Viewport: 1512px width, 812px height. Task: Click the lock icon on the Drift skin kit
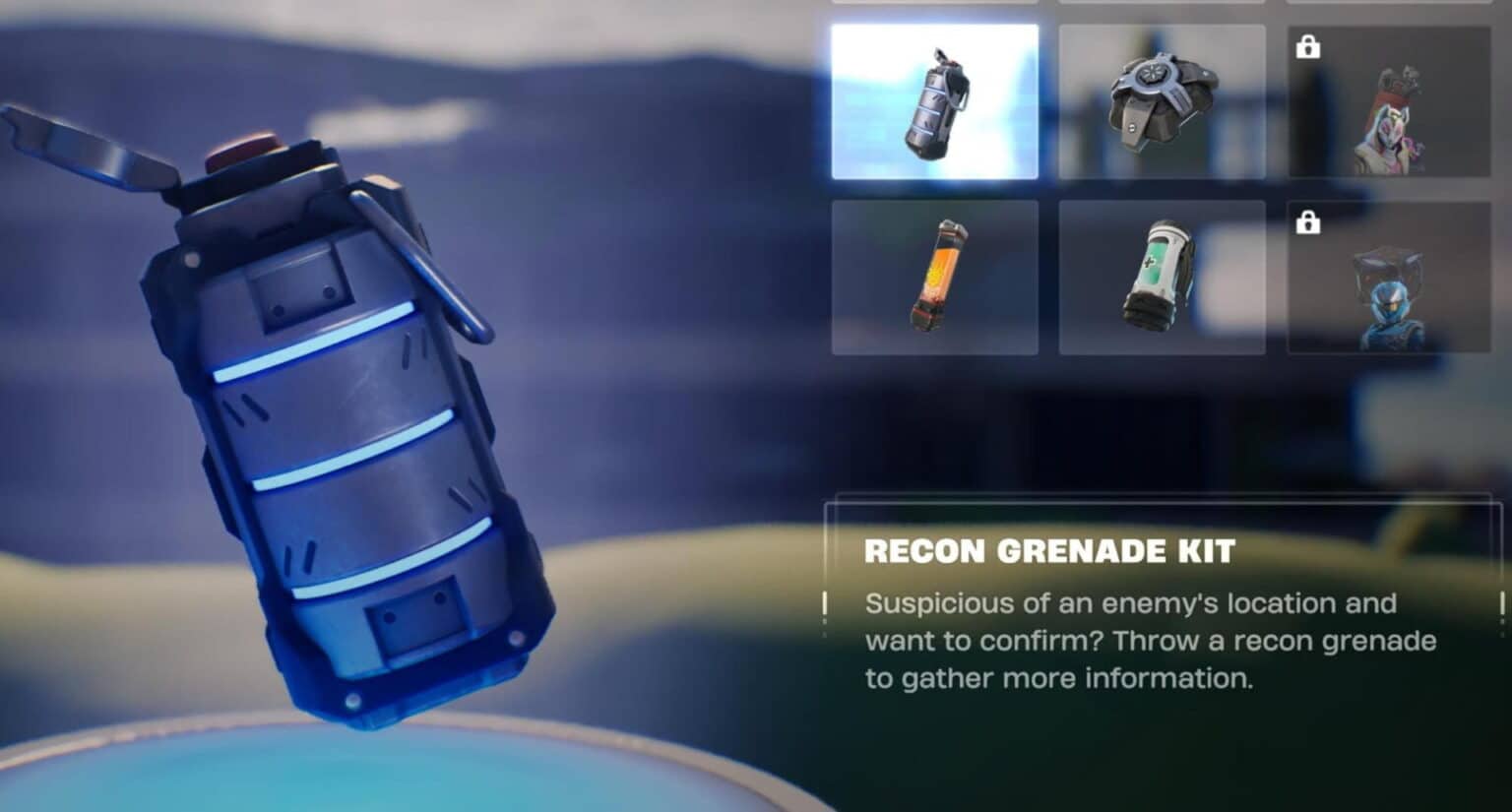(x=1309, y=46)
